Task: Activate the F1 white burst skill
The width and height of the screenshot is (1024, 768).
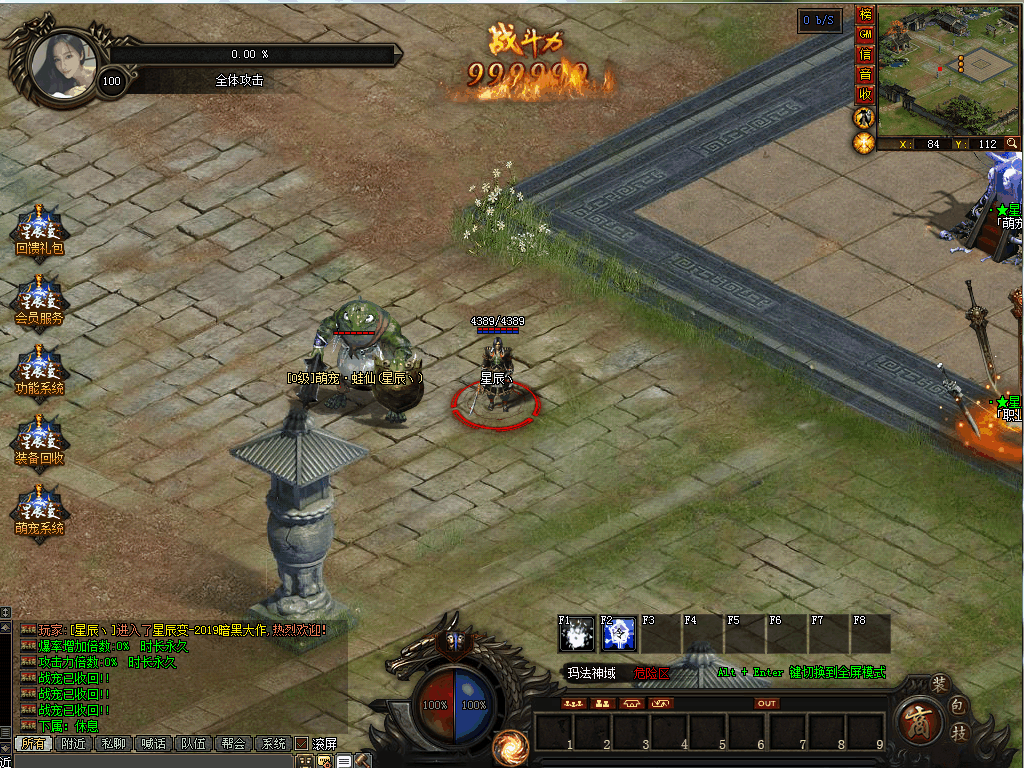Action: click(x=577, y=633)
